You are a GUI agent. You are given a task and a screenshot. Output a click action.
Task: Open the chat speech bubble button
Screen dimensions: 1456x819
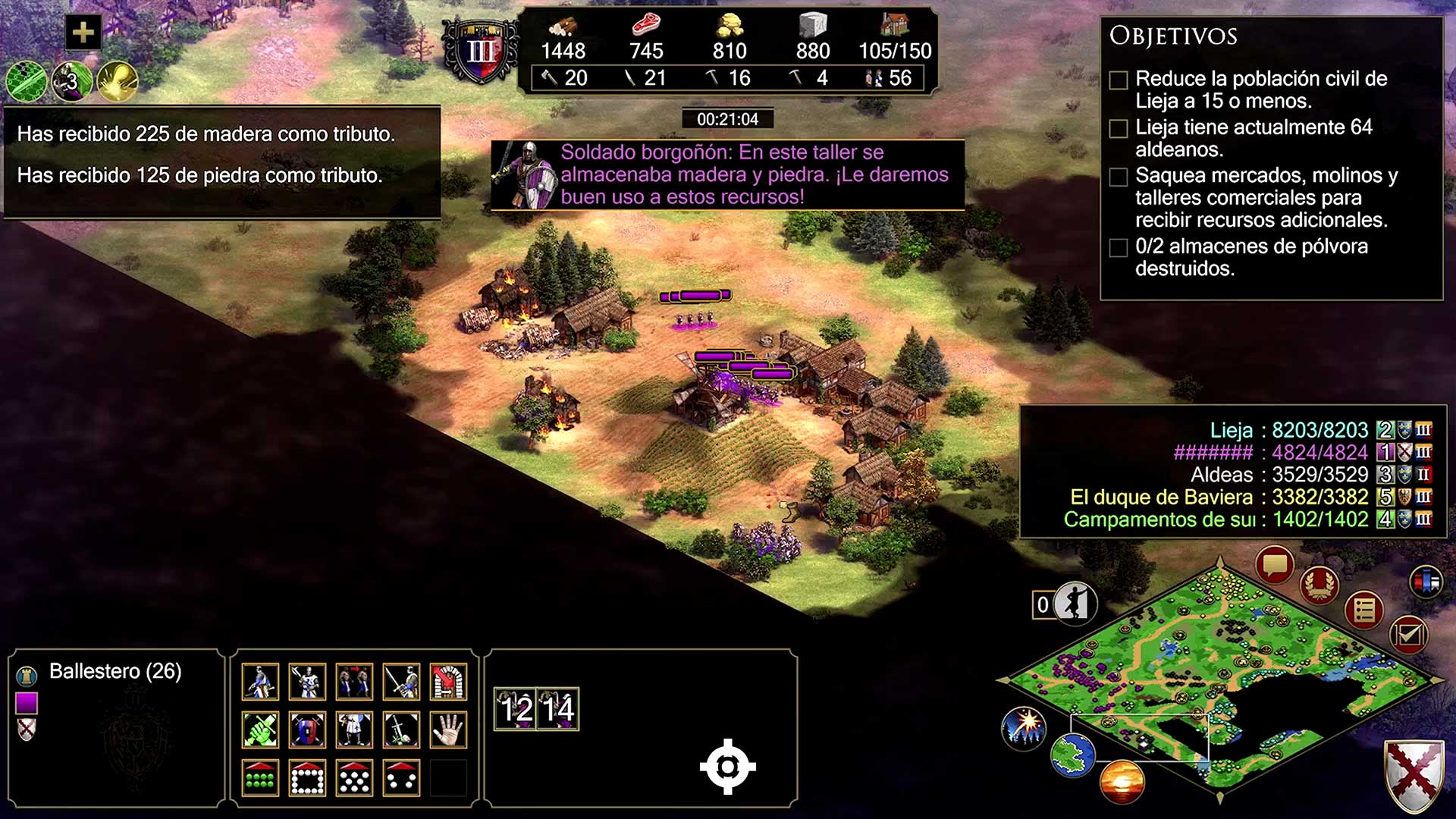(x=1274, y=565)
